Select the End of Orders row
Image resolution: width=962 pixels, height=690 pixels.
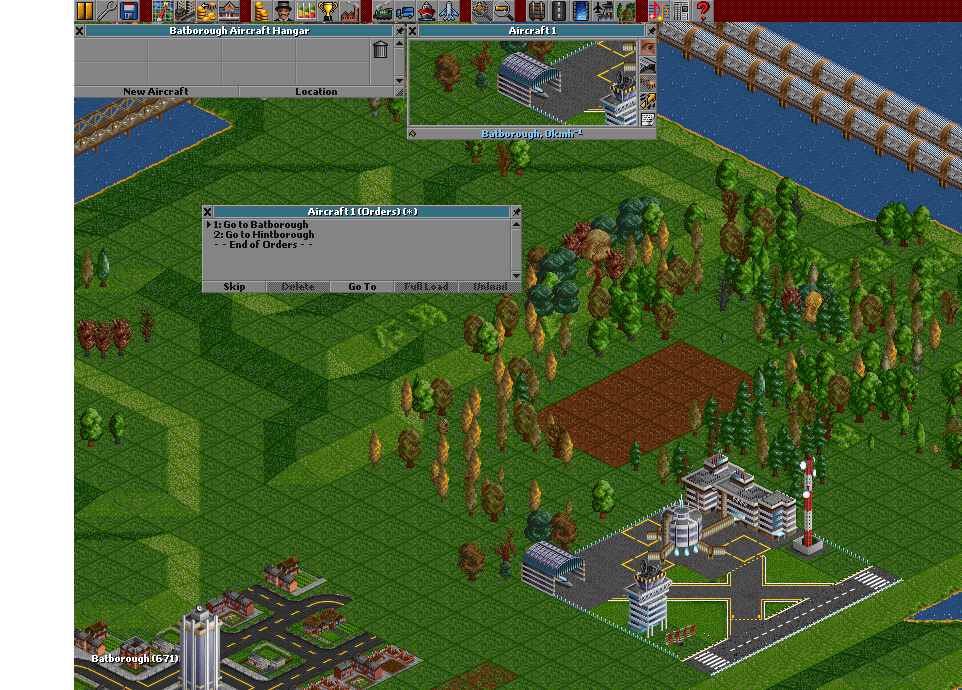[263, 245]
